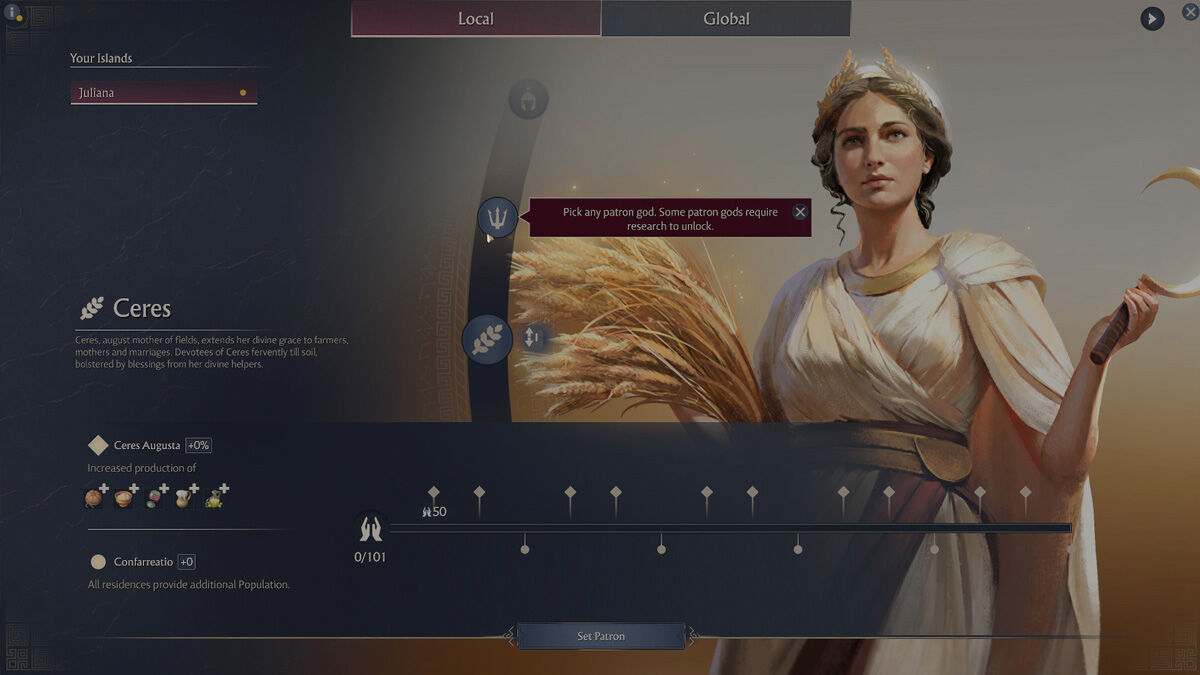The width and height of the screenshot is (1200, 675).
Task: Pick the Ceres wheat icon
Action: tap(487, 339)
